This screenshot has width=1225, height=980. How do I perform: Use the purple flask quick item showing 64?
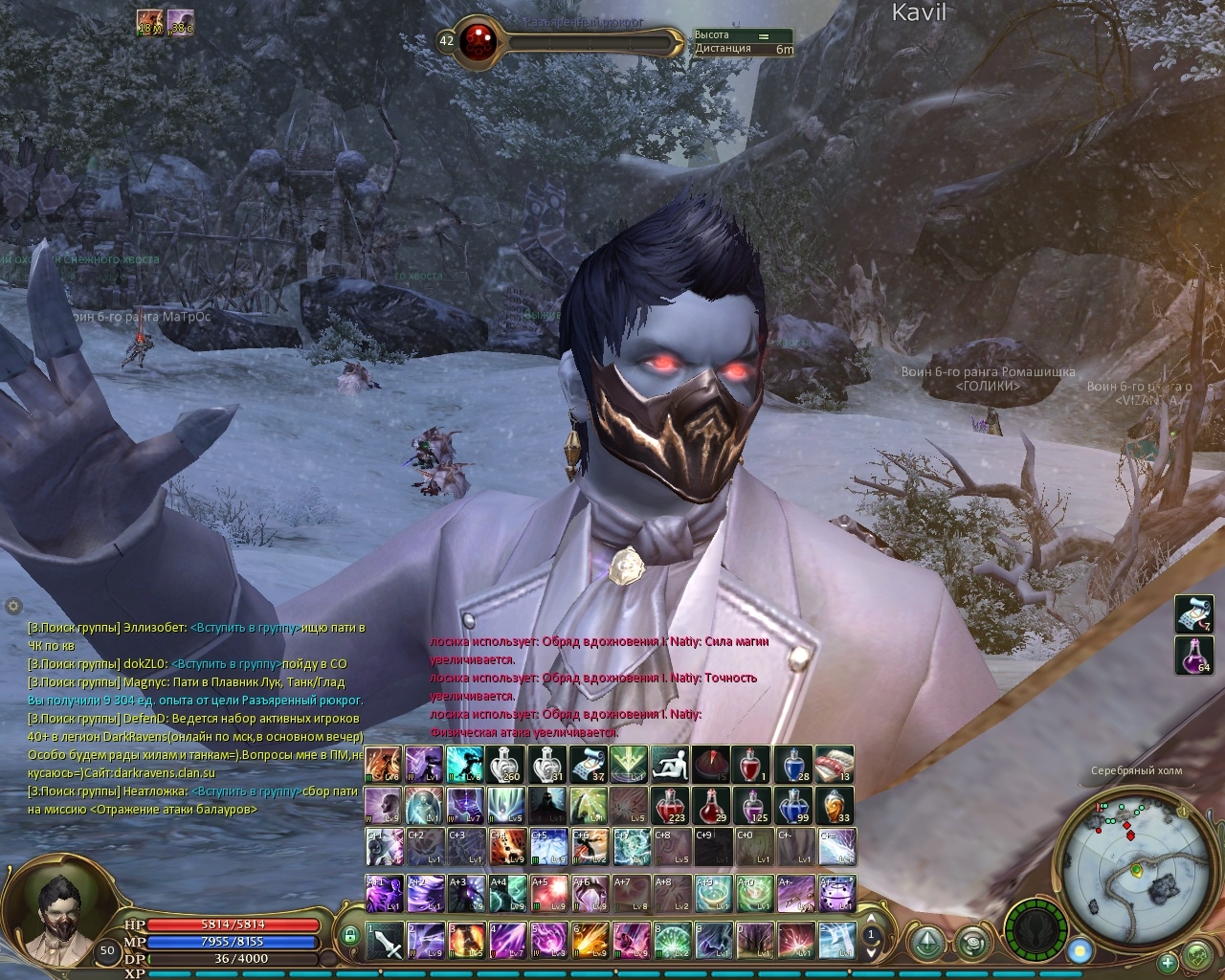pos(1193,656)
